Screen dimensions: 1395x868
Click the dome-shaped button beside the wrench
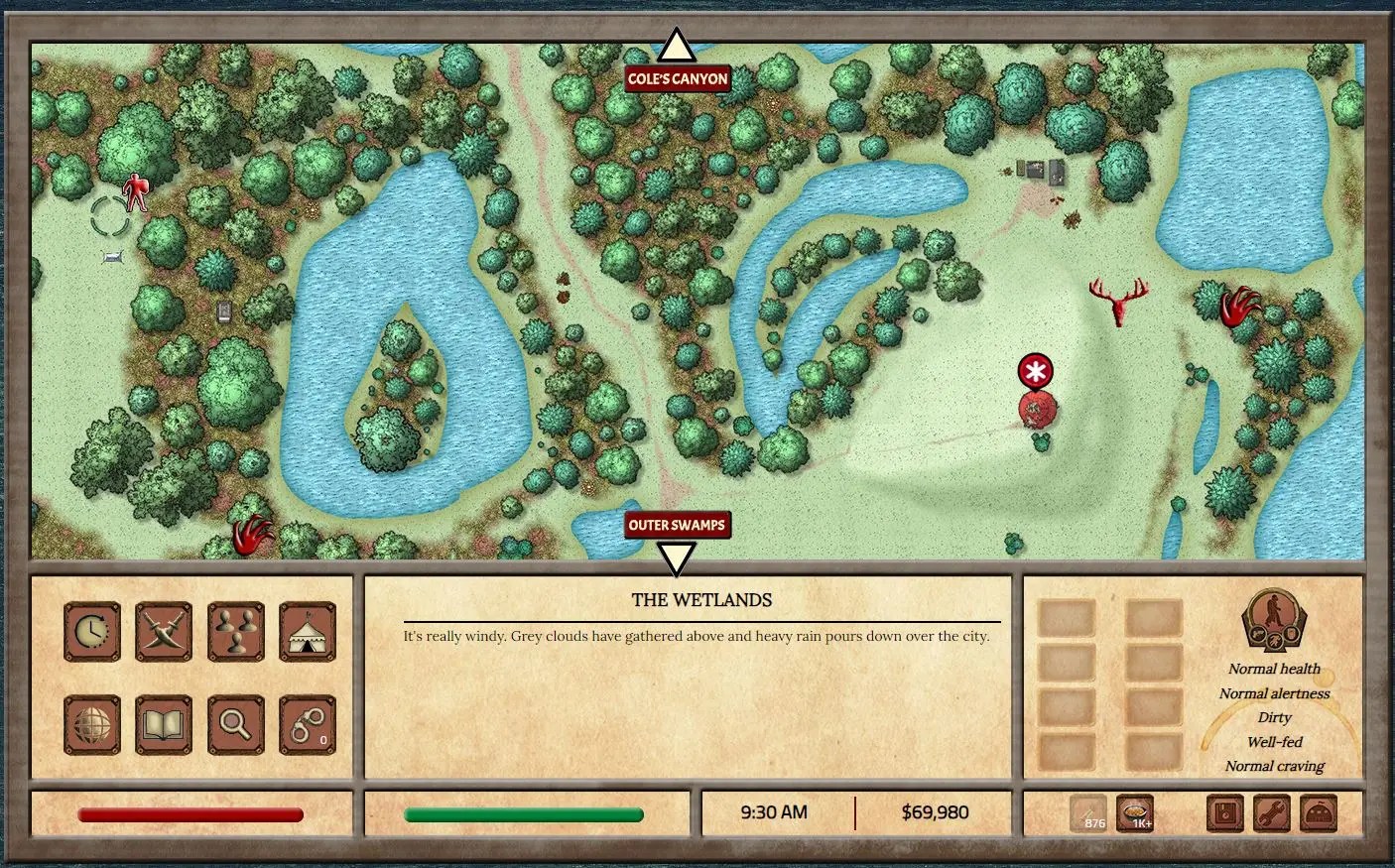(x=1319, y=813)
